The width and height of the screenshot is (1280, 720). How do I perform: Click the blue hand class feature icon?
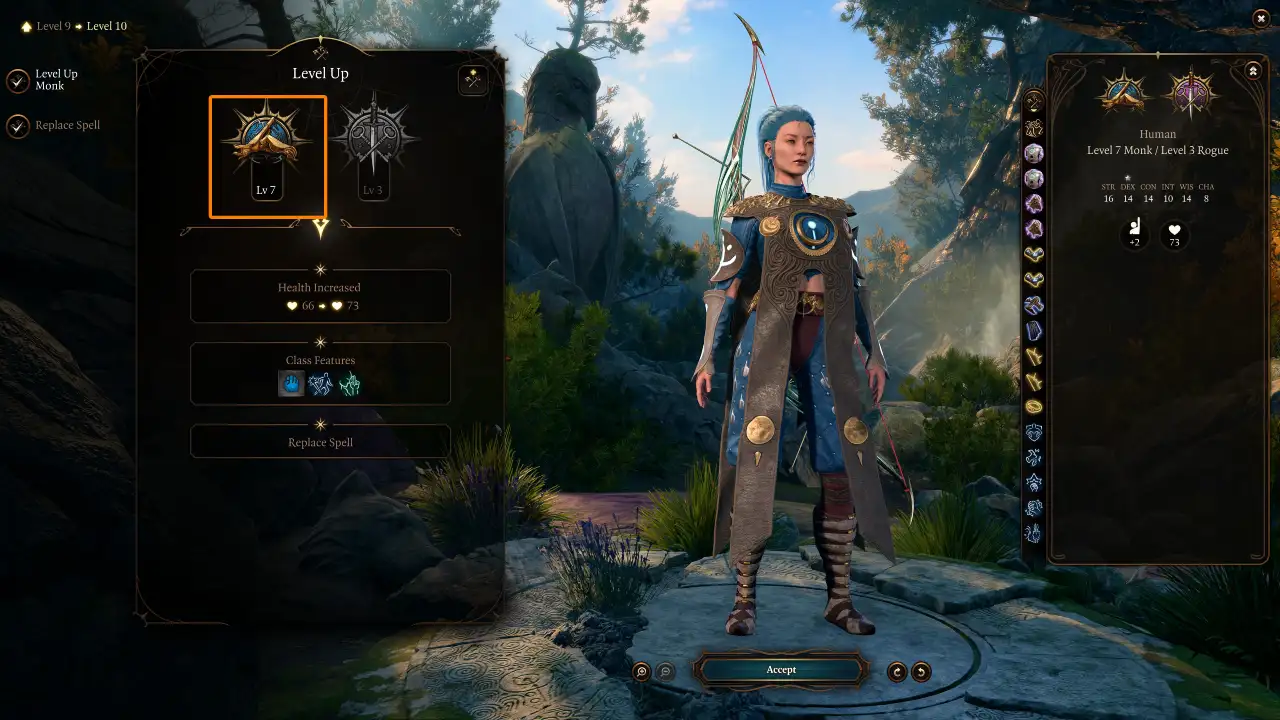point(291,383)
